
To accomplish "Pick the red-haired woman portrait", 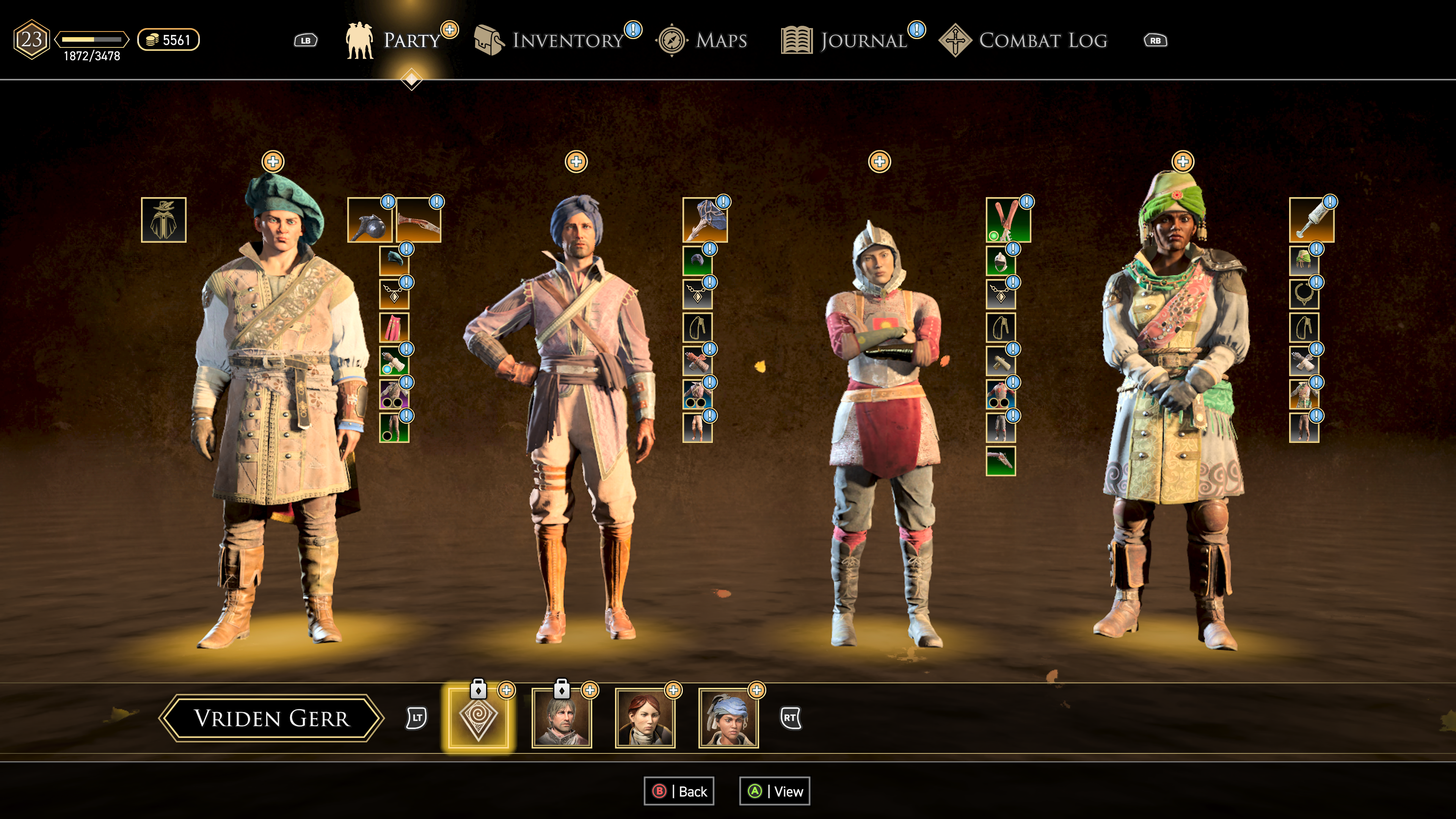I will pos(645,719).
